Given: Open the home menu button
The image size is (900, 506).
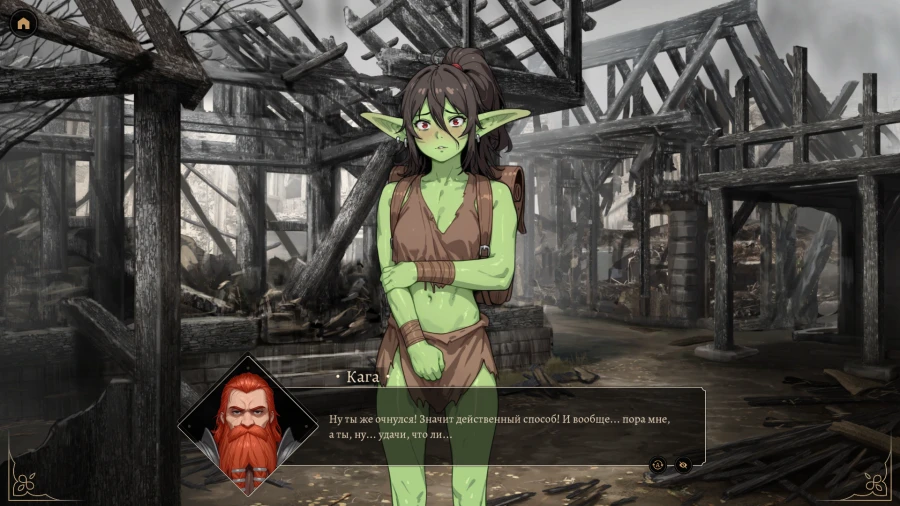Looking at the screenshot, I should (23, 23).
